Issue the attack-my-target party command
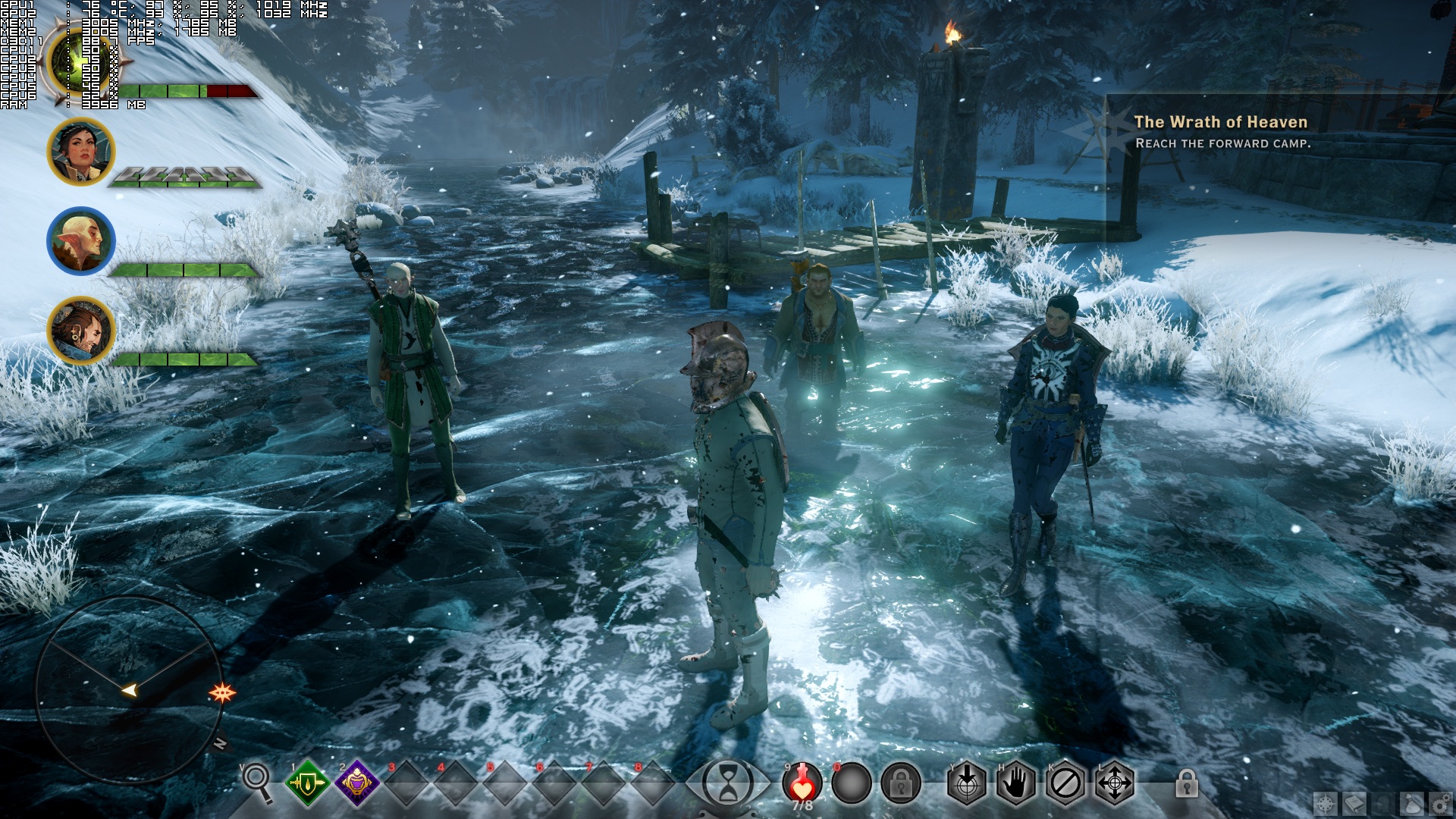The width and height of the screenshot is (1456, 819). [x=967, y=783]
